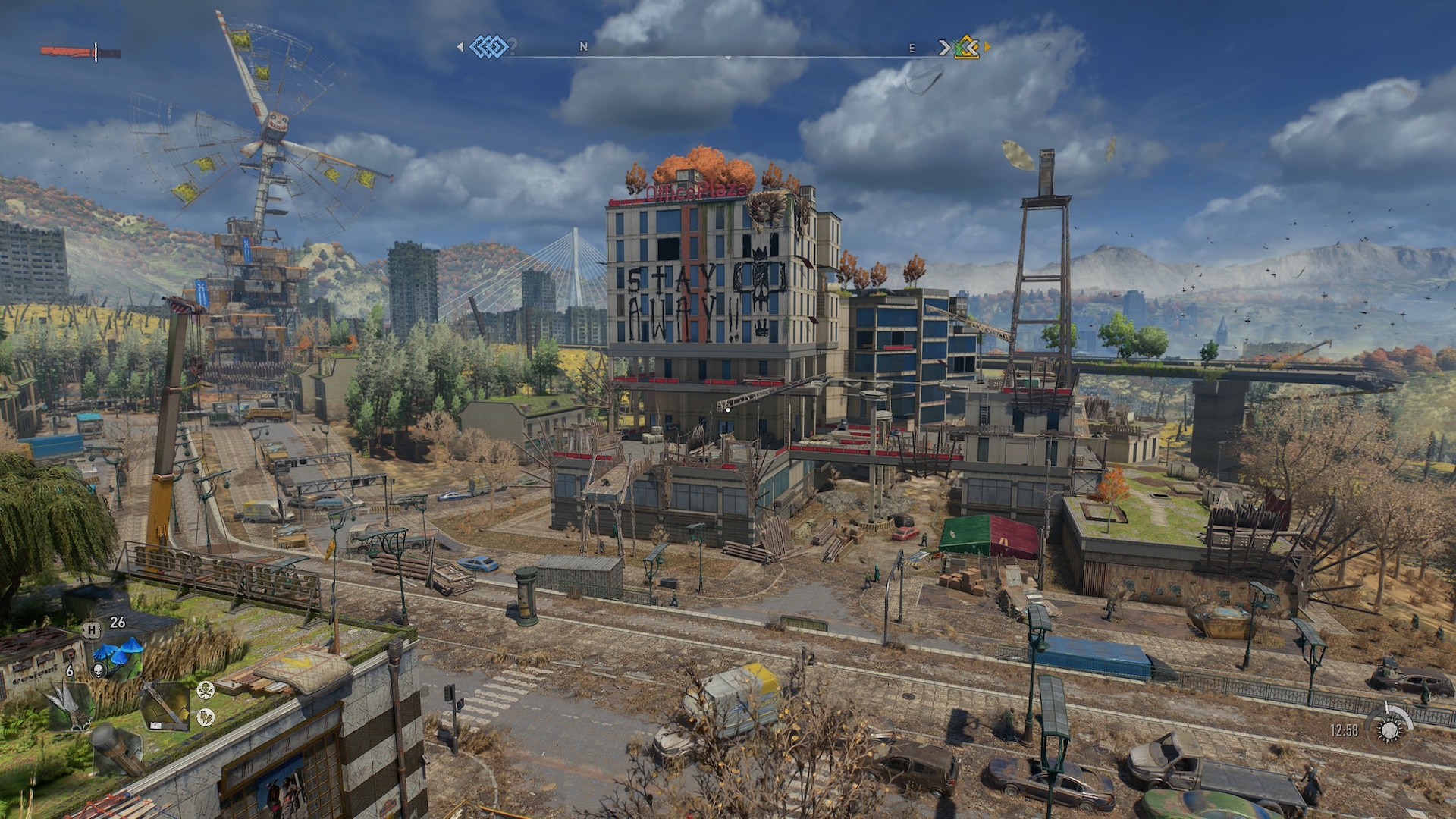Screen dimensions: 1456x819
Task: Click the lightning bolts ammo icon
Action: (x=205, y=716)
